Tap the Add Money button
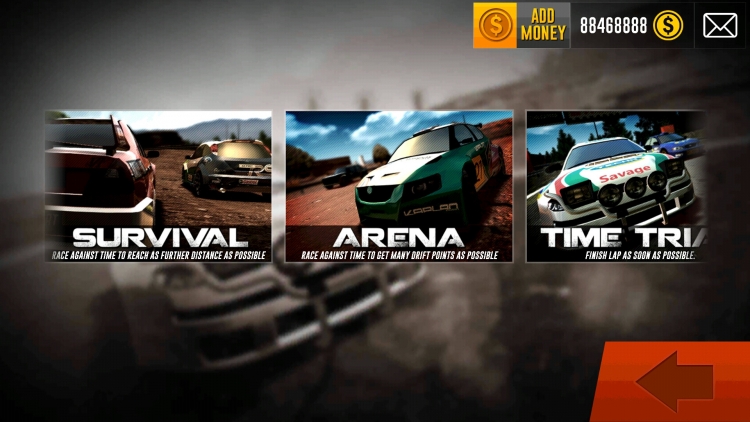The image size is (750, 422). pos(521,25)
